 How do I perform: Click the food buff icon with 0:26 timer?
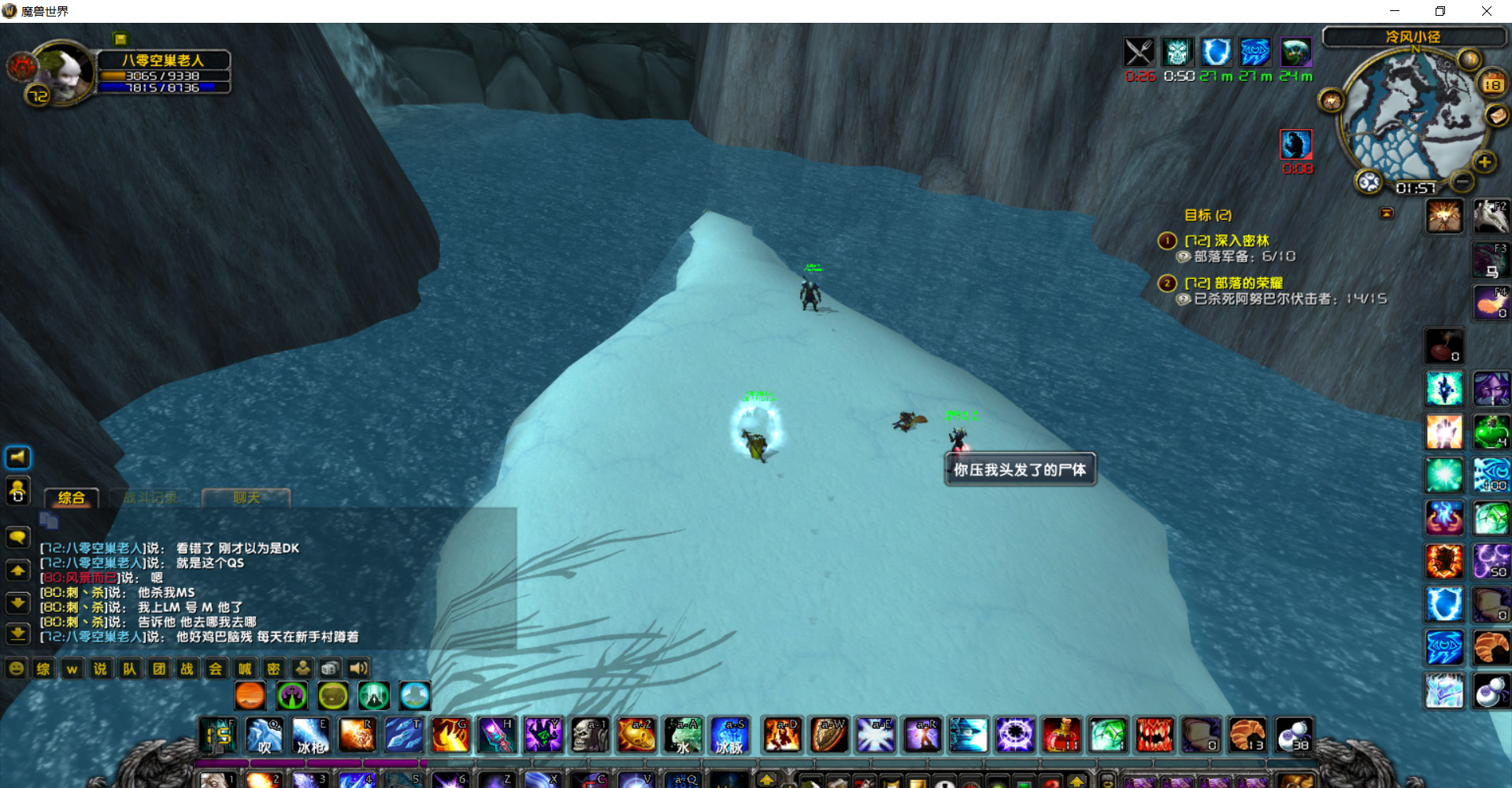tap(1139, 53)
